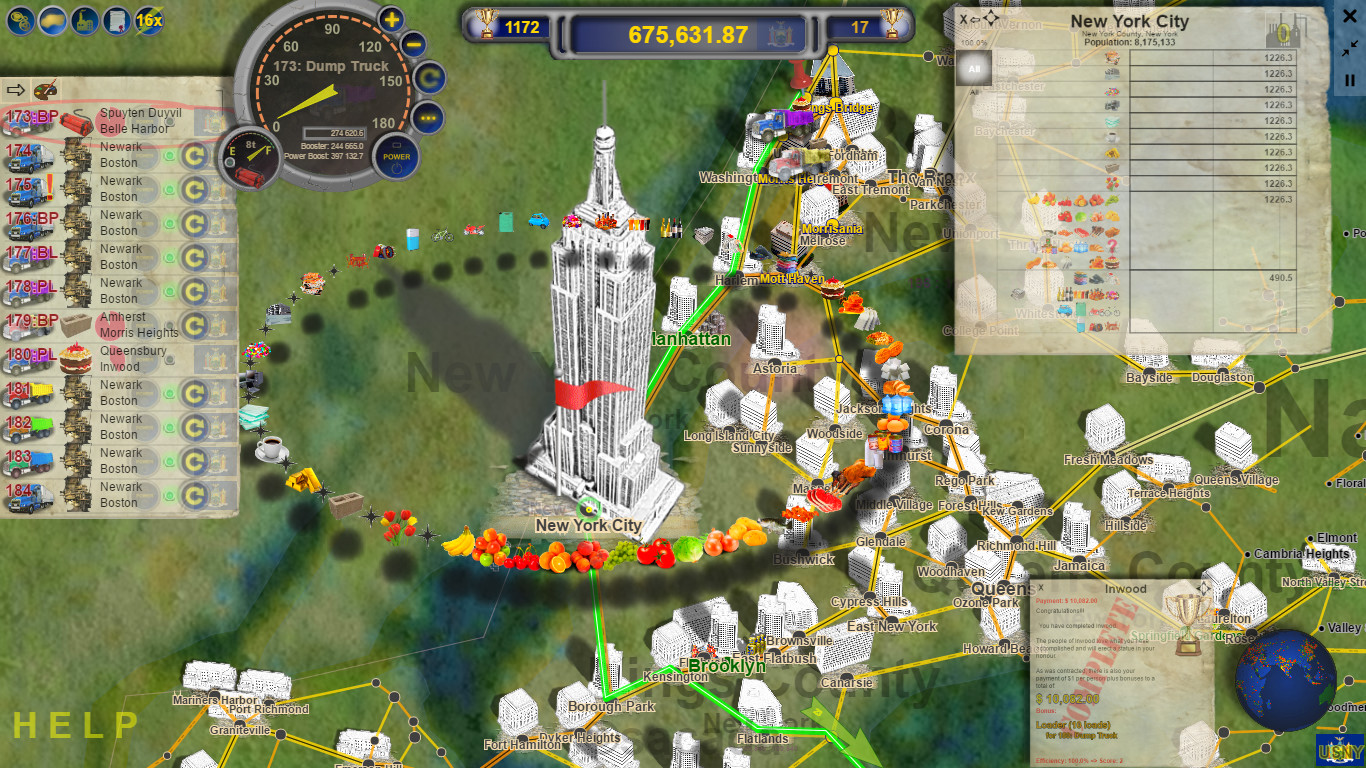Viewport: 1366px width, 768px height.
Task: Open the truck paint palette icon
Action: coord(44,90)
